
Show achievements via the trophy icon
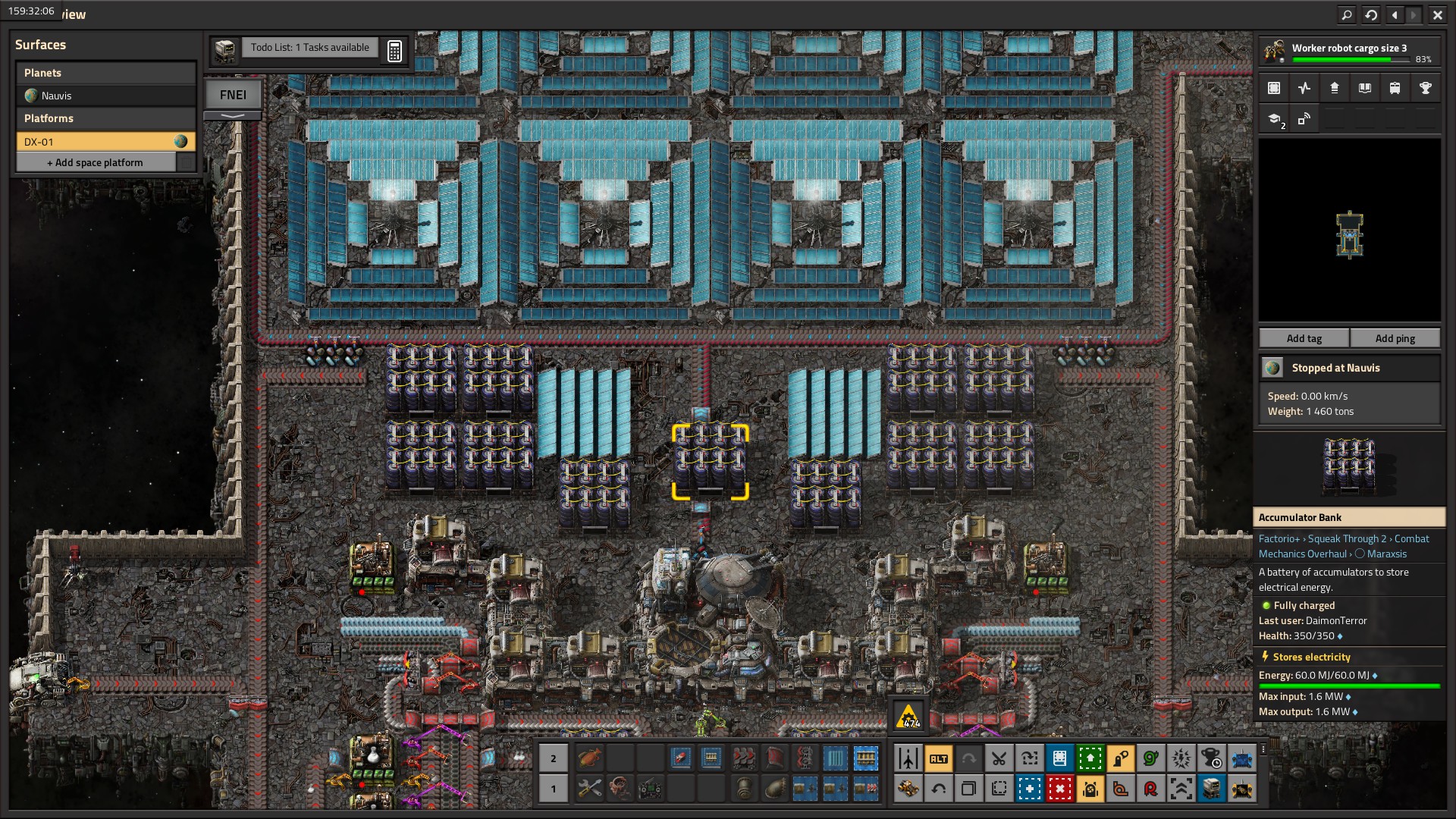click(x=1425, y=88)
